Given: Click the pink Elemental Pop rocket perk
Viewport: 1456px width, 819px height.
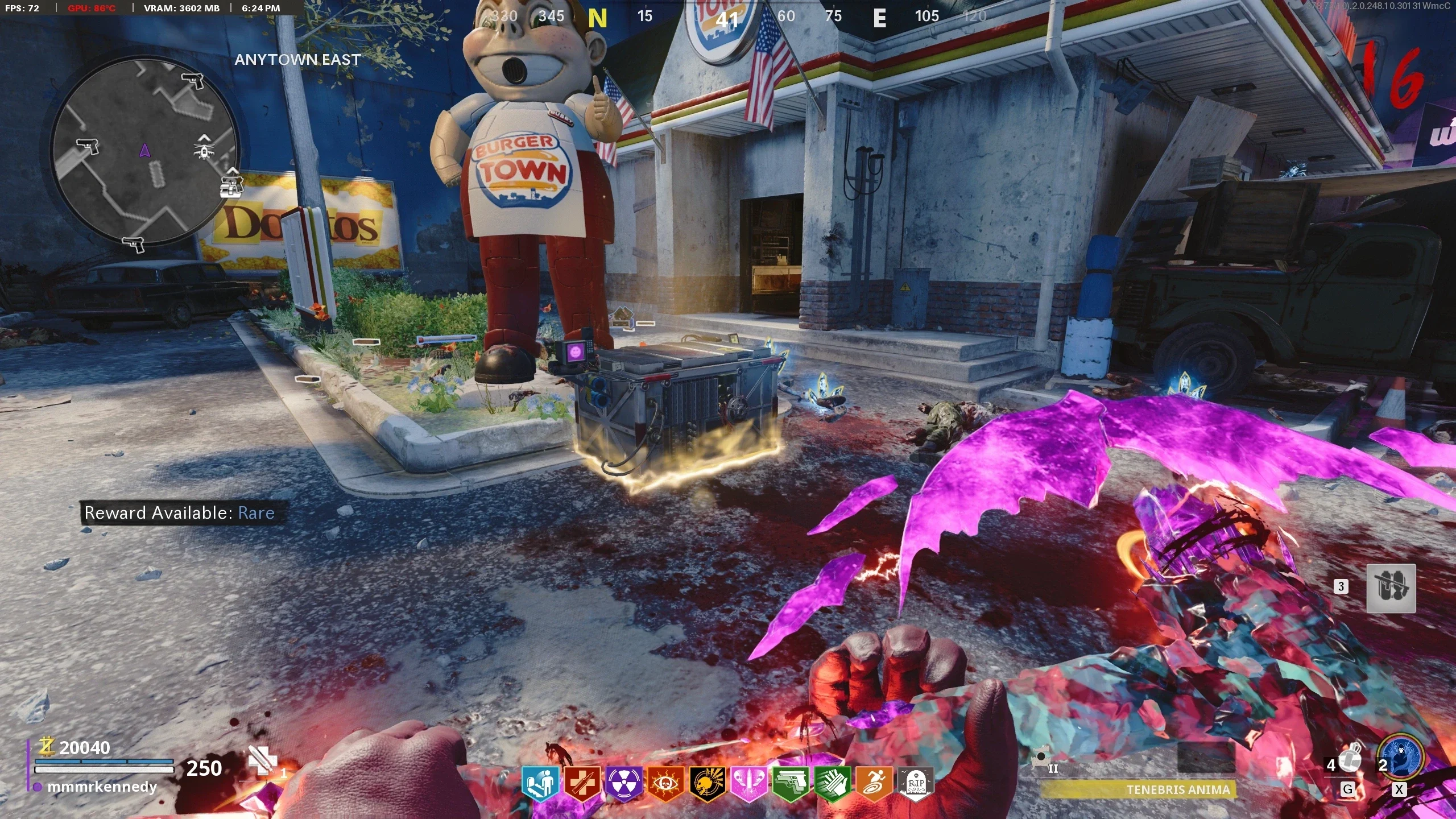Looking at the screenshot, I should (749, 784).
